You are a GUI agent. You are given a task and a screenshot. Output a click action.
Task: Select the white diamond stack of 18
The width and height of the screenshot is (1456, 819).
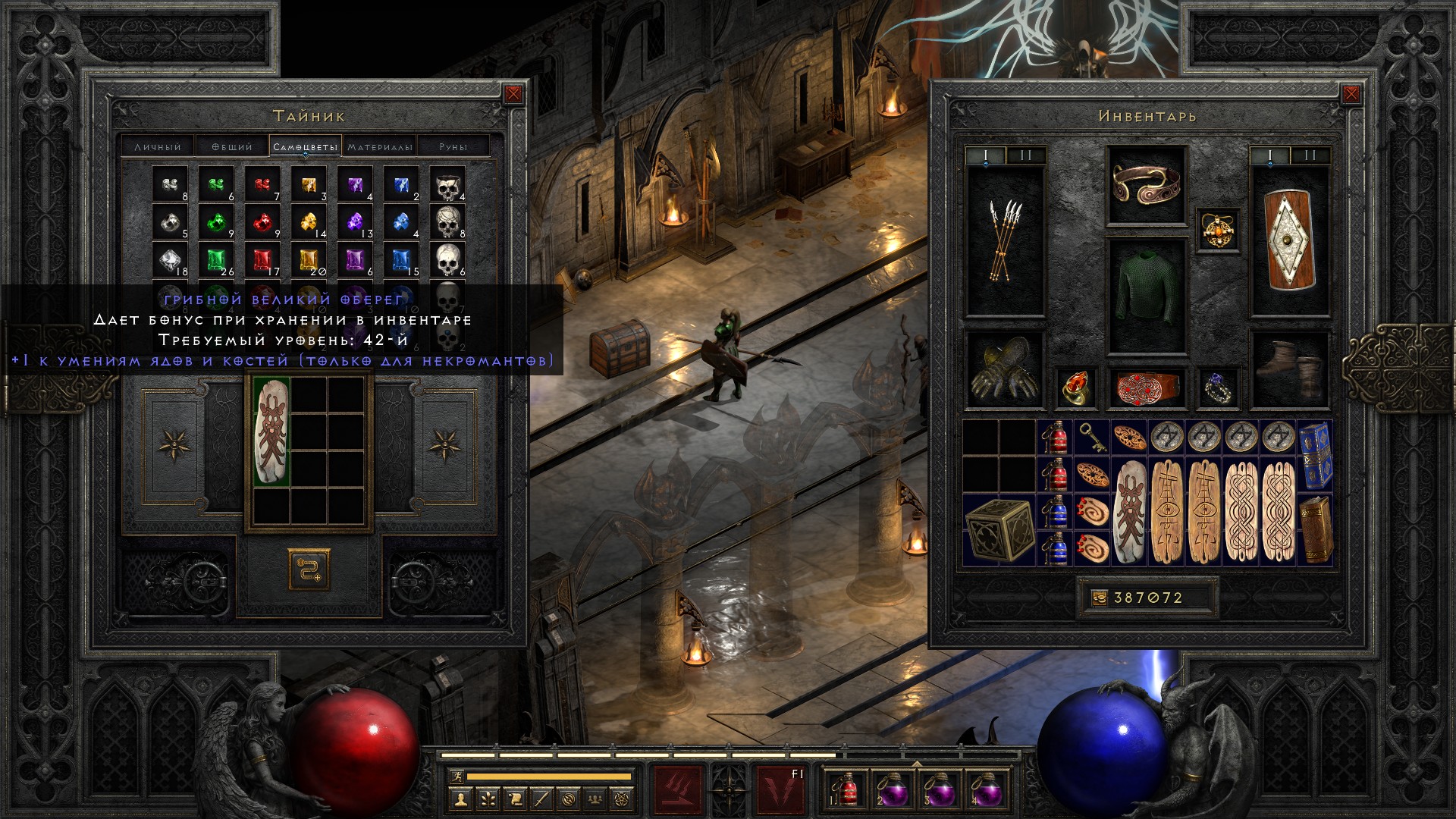170,261
